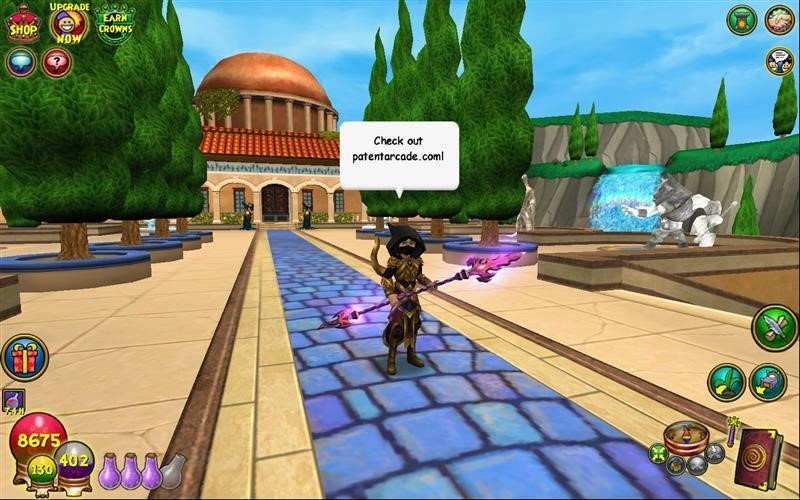Viewport: 800px width, 500px height.
Task: Open the two-wizards chat bubble icon
Action: [779, 61]
